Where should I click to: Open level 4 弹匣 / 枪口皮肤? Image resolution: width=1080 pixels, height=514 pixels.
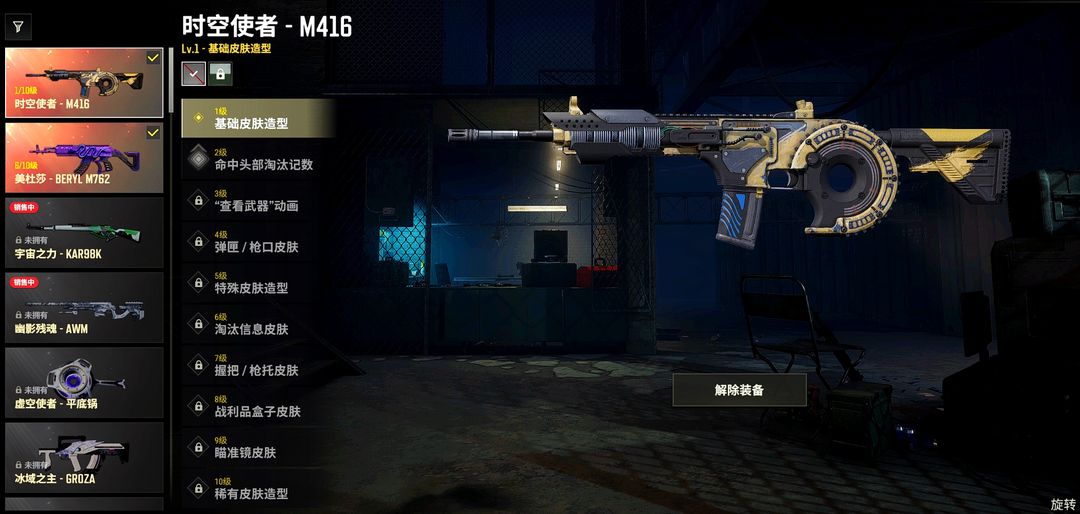coord(257,241)
